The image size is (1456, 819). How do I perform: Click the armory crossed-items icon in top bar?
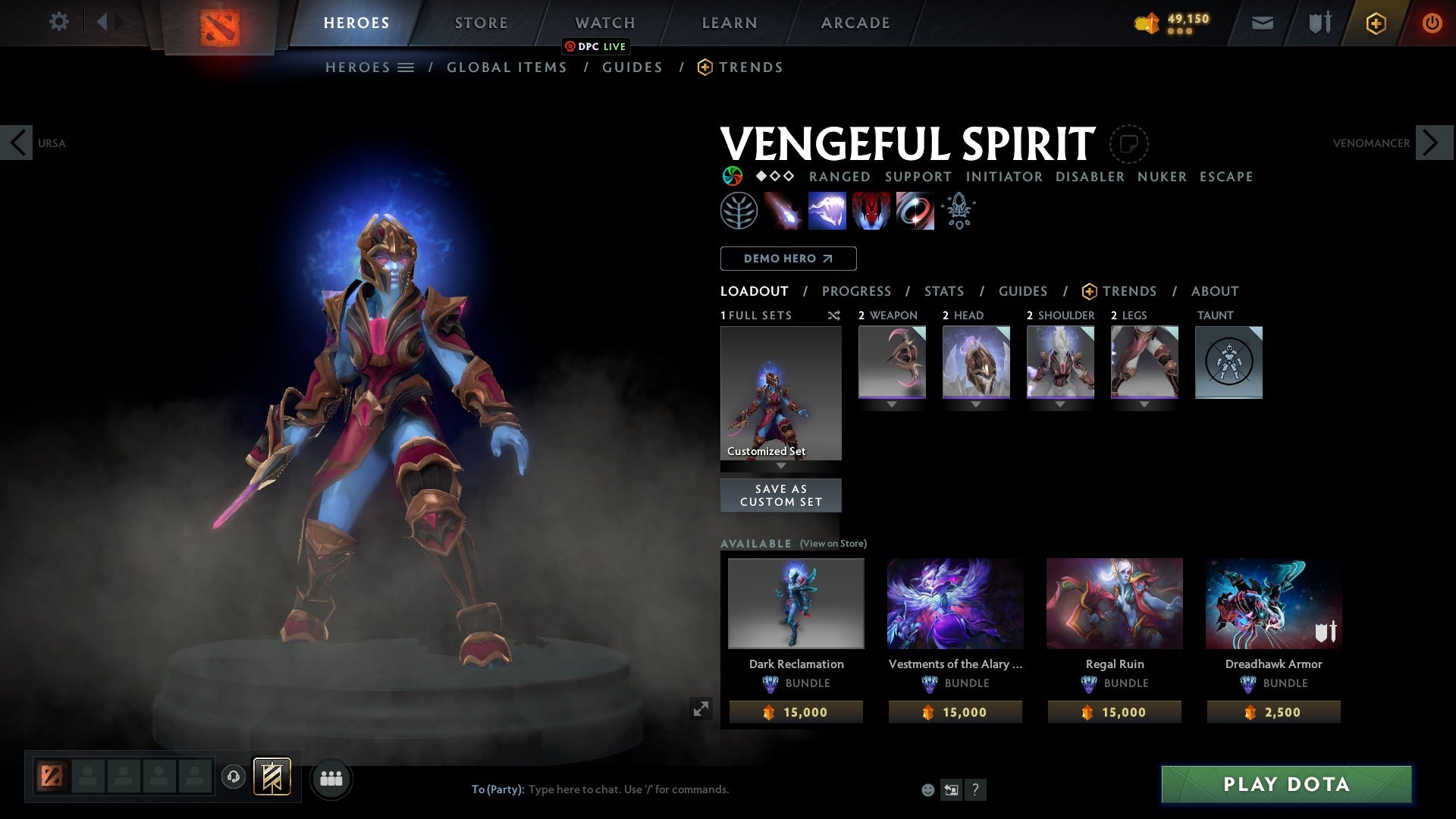(1318, 22)
